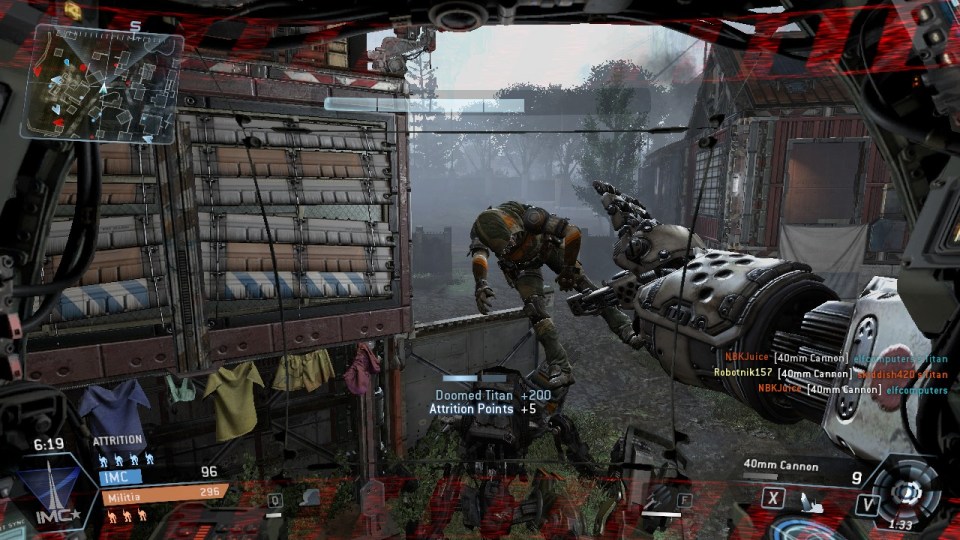Click the minimap radar display

coord(102,82)
